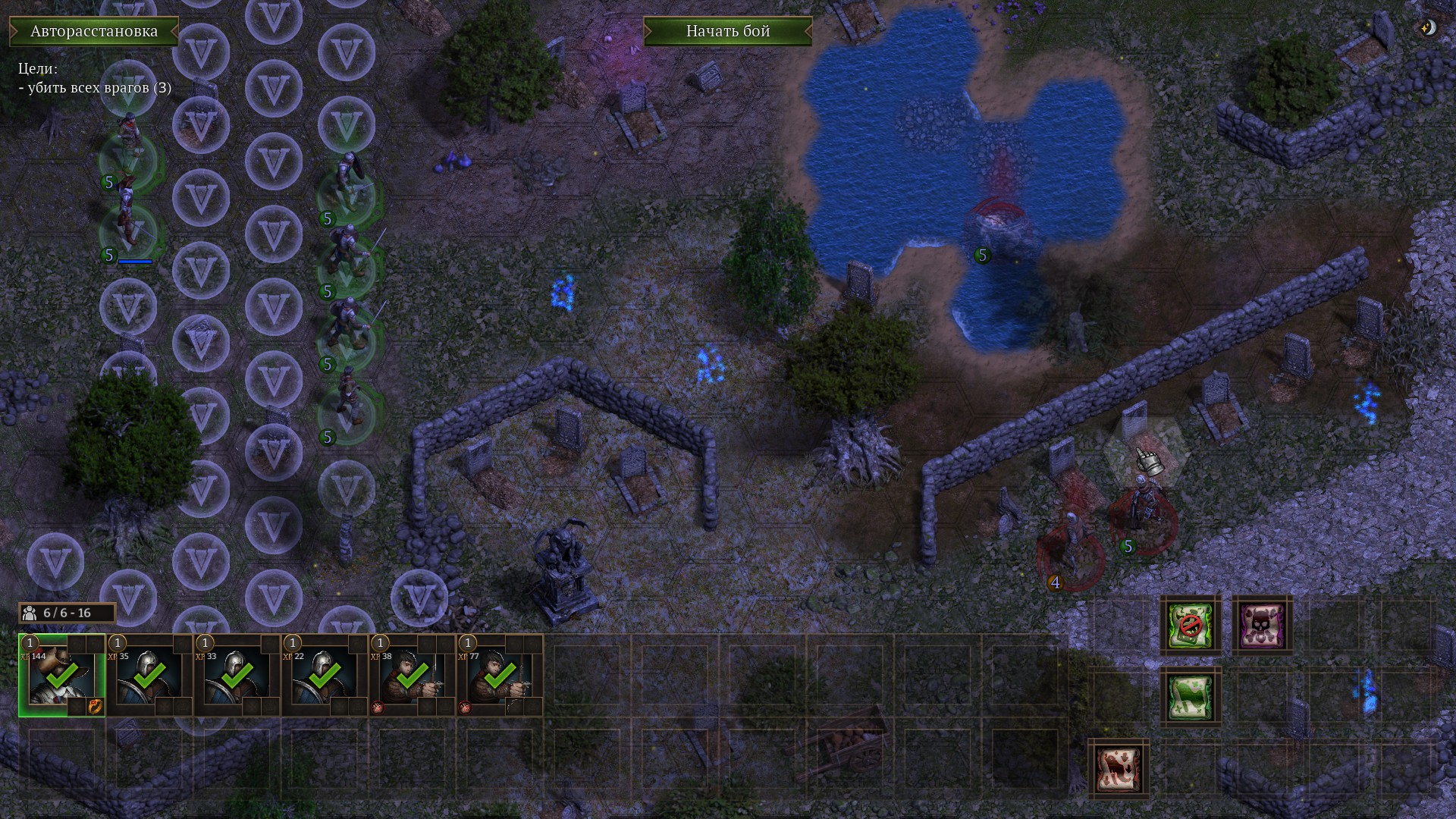Use the green scroll with red prohibition sign
1456x819 pixels.
(x=1190, y=626)
